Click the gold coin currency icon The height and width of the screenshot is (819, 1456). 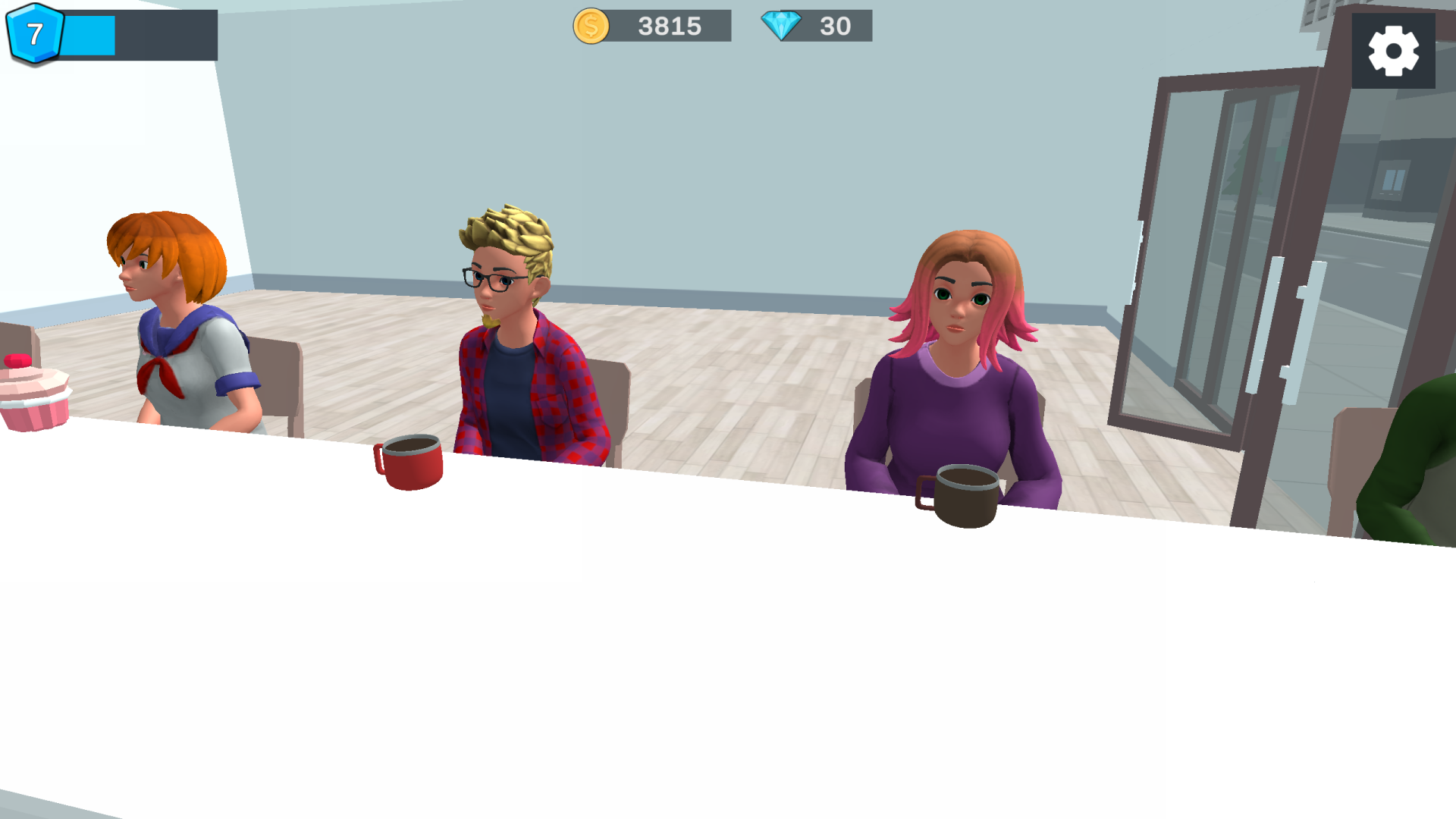click(591, 27)
